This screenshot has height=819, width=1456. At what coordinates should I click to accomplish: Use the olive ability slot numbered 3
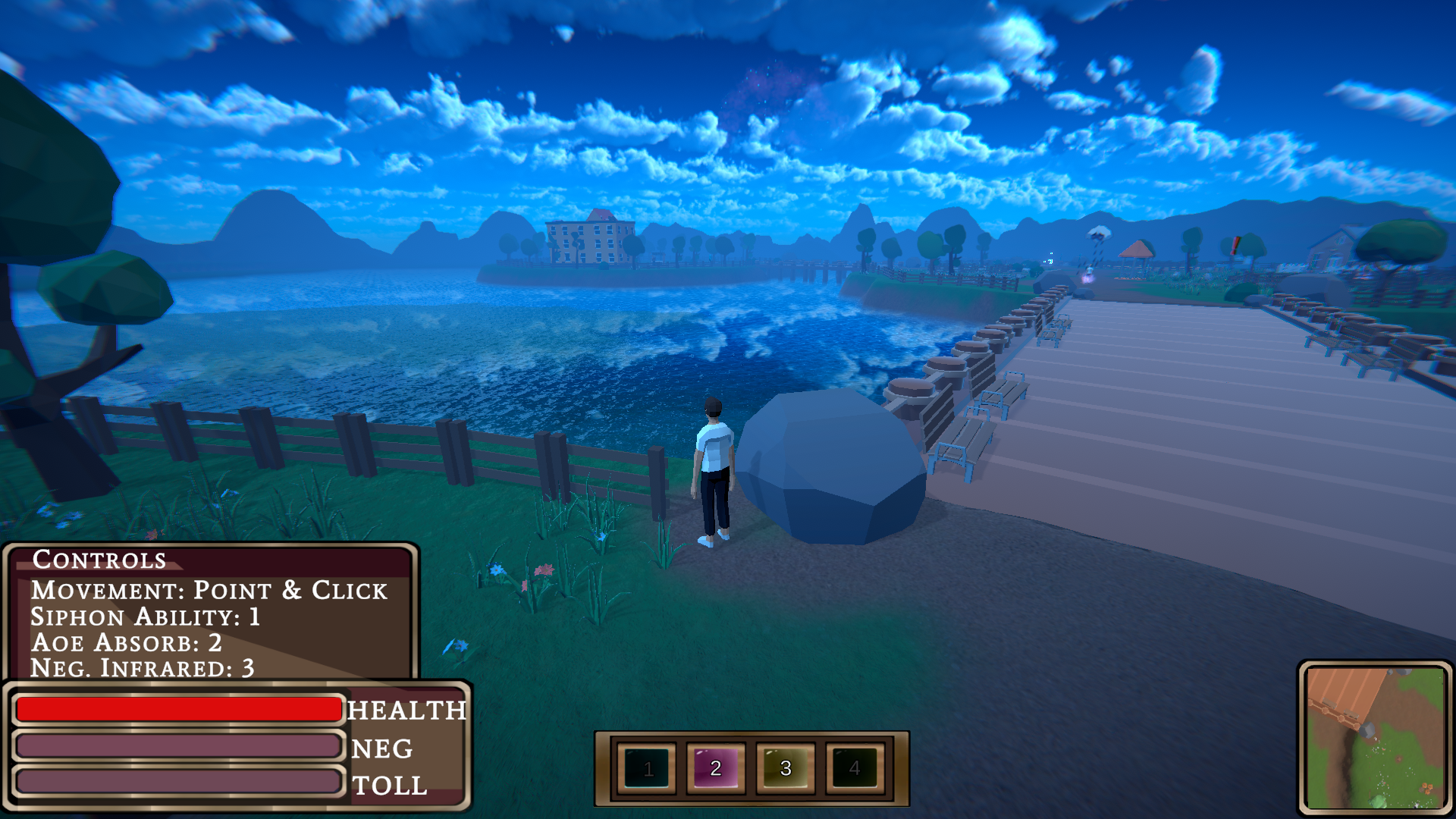tap(786, 768)
